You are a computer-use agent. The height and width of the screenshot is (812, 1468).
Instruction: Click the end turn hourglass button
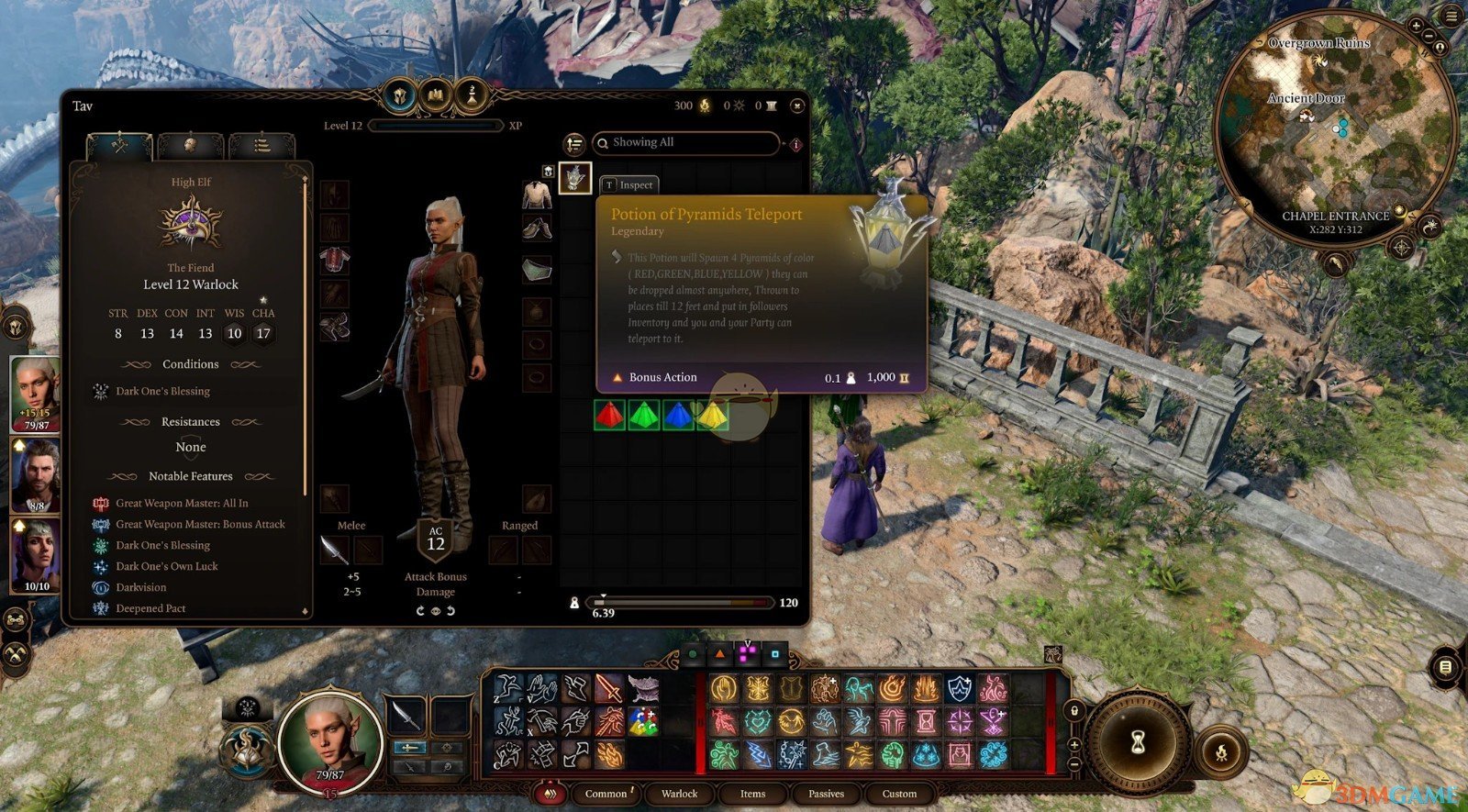click(1138, 741)
